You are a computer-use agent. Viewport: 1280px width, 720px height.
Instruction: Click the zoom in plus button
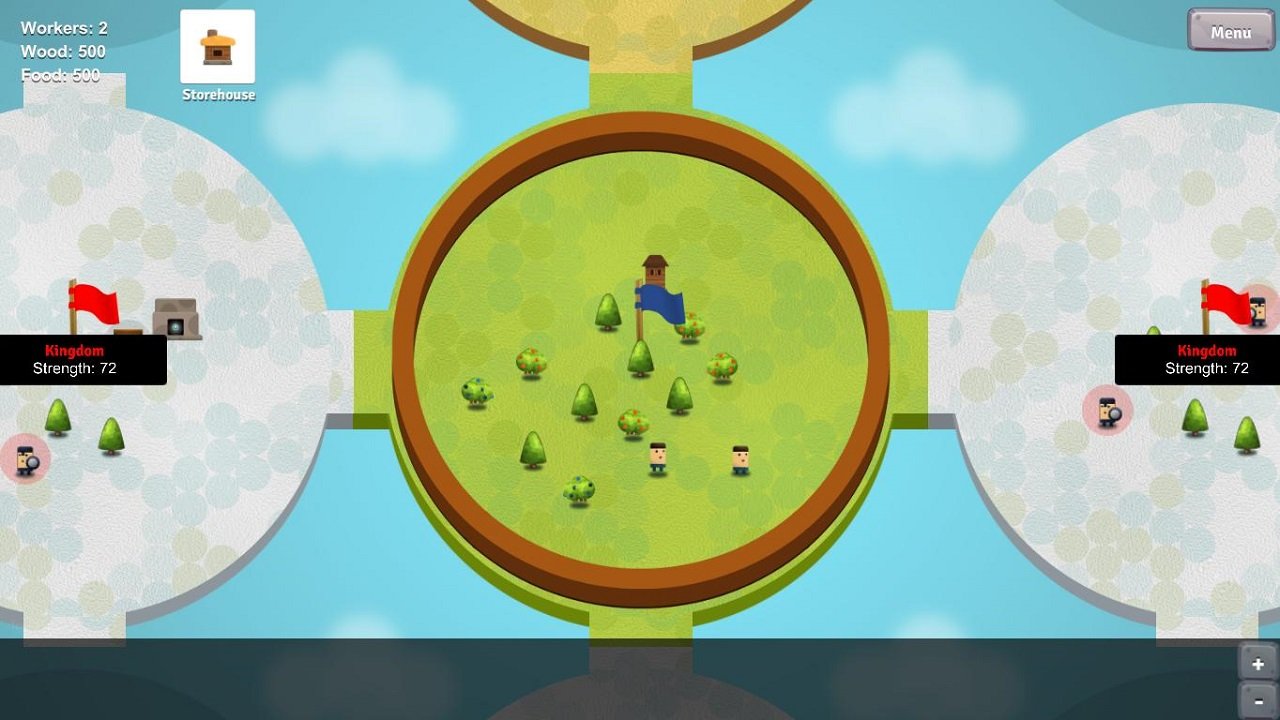[1258, 663]
